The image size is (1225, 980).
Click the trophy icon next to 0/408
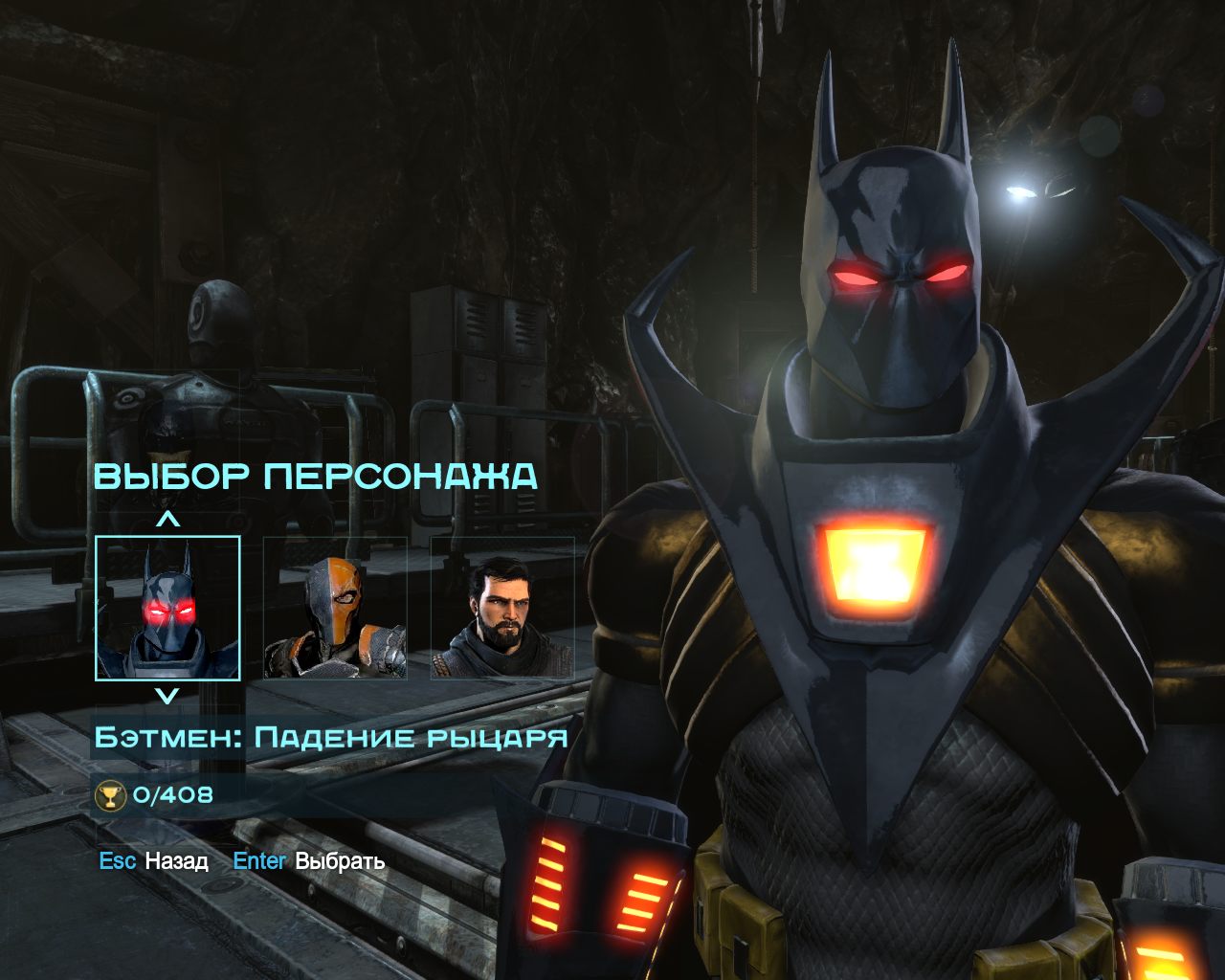click(x=109, y=795)
